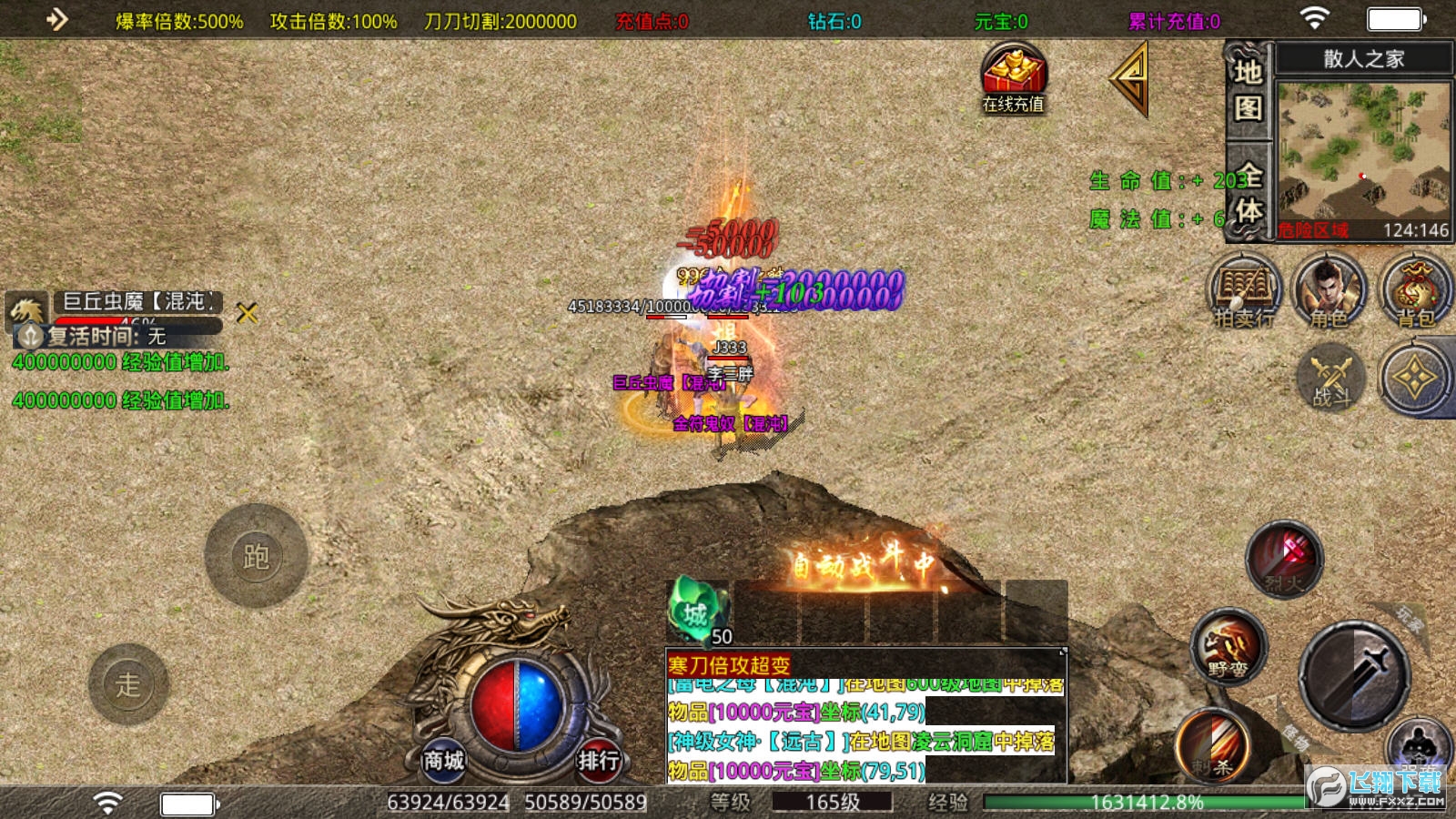Use the green town-return (城) item slot

(x=698, y=612)
